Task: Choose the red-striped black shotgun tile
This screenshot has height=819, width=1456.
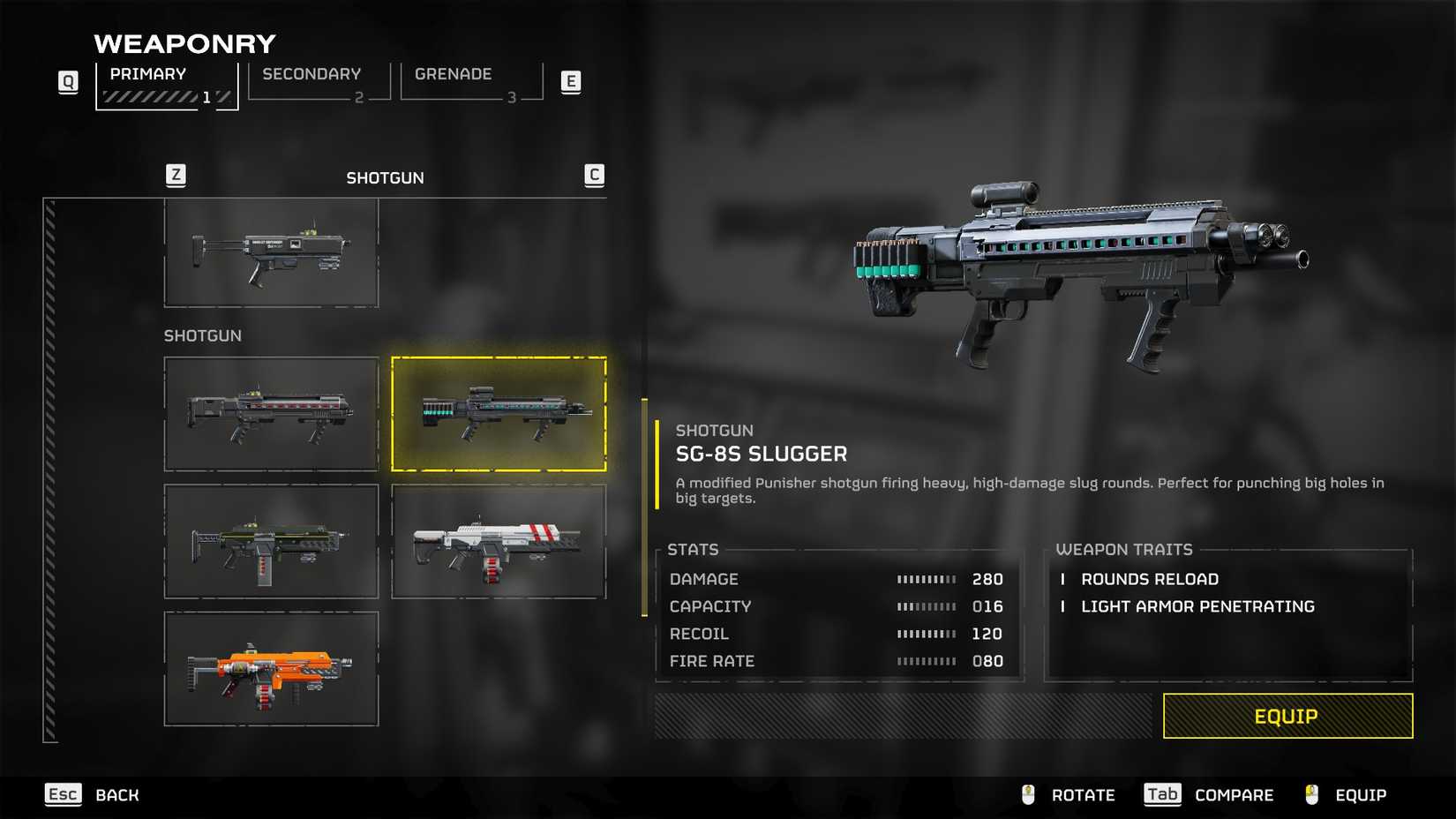Action: 271,414
